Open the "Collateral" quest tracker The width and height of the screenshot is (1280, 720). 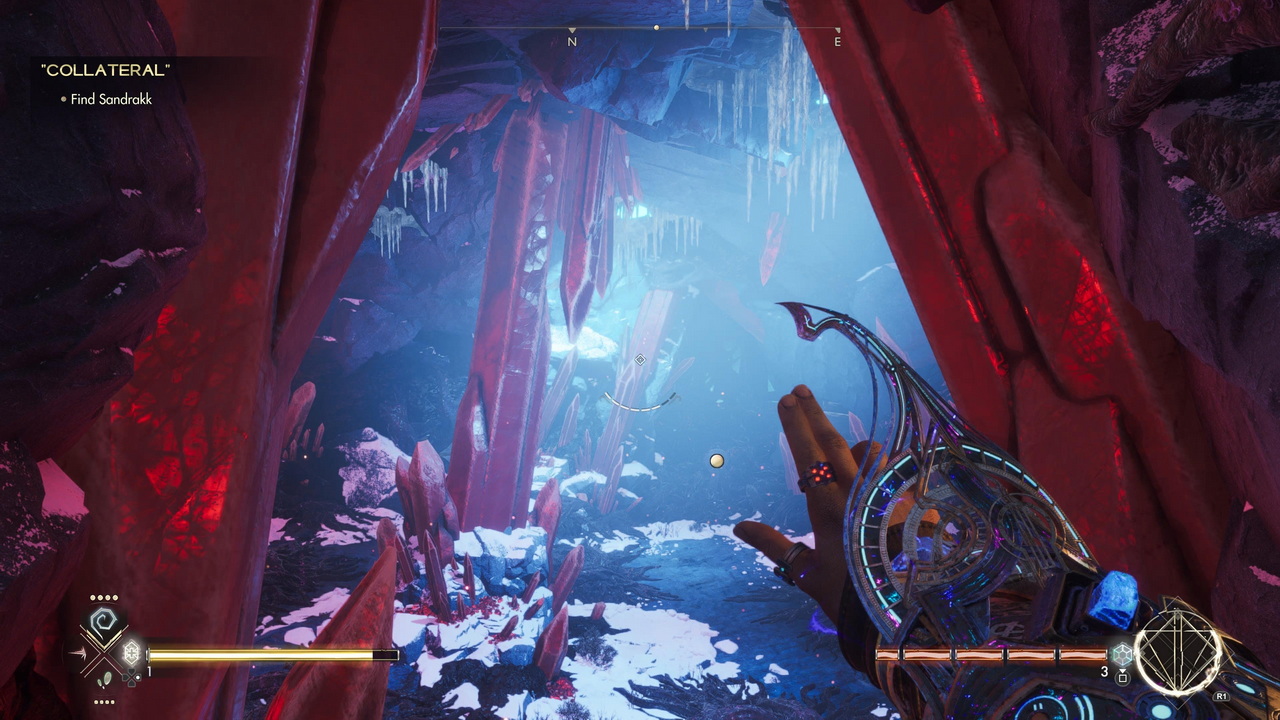pyautogui.click(x=105, y=70)
